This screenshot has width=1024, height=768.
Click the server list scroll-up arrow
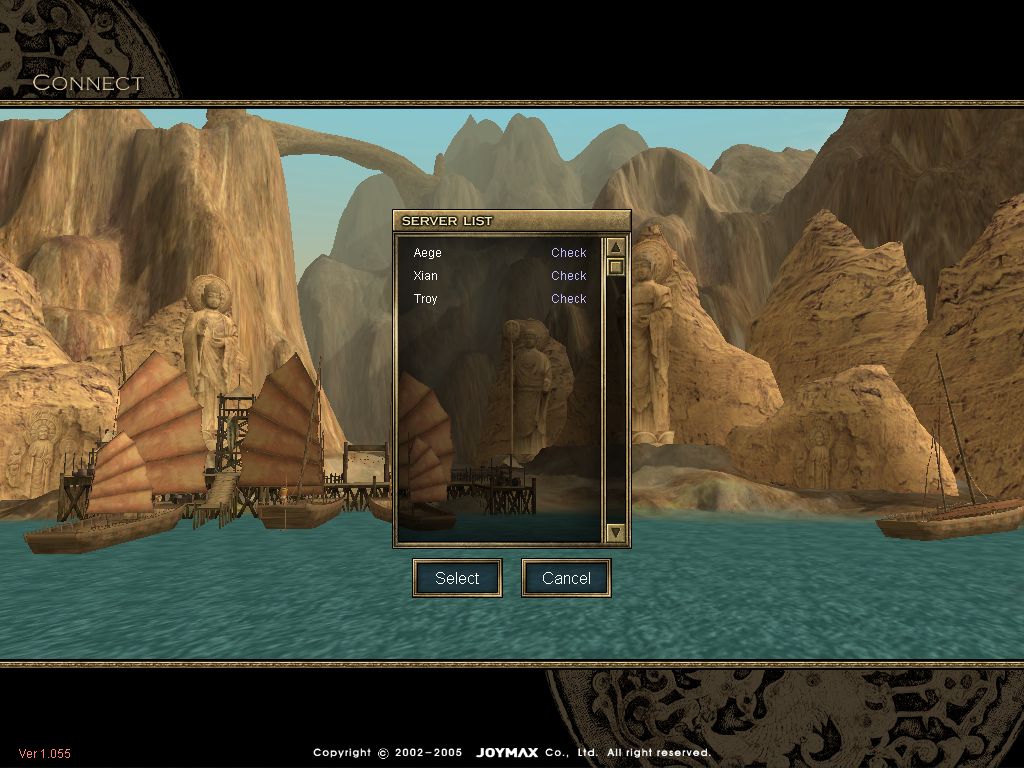point(616,247)
